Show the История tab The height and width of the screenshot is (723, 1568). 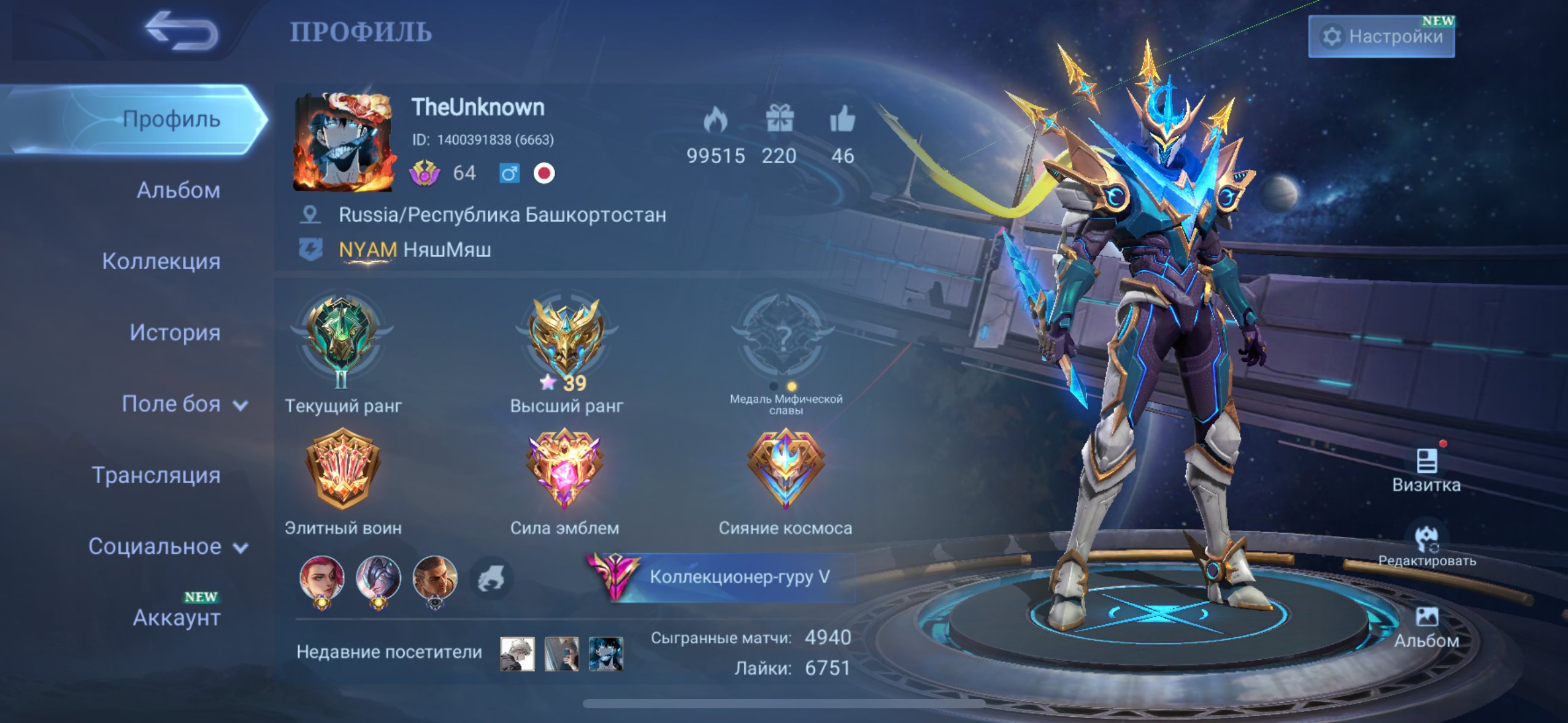[175, 332]
